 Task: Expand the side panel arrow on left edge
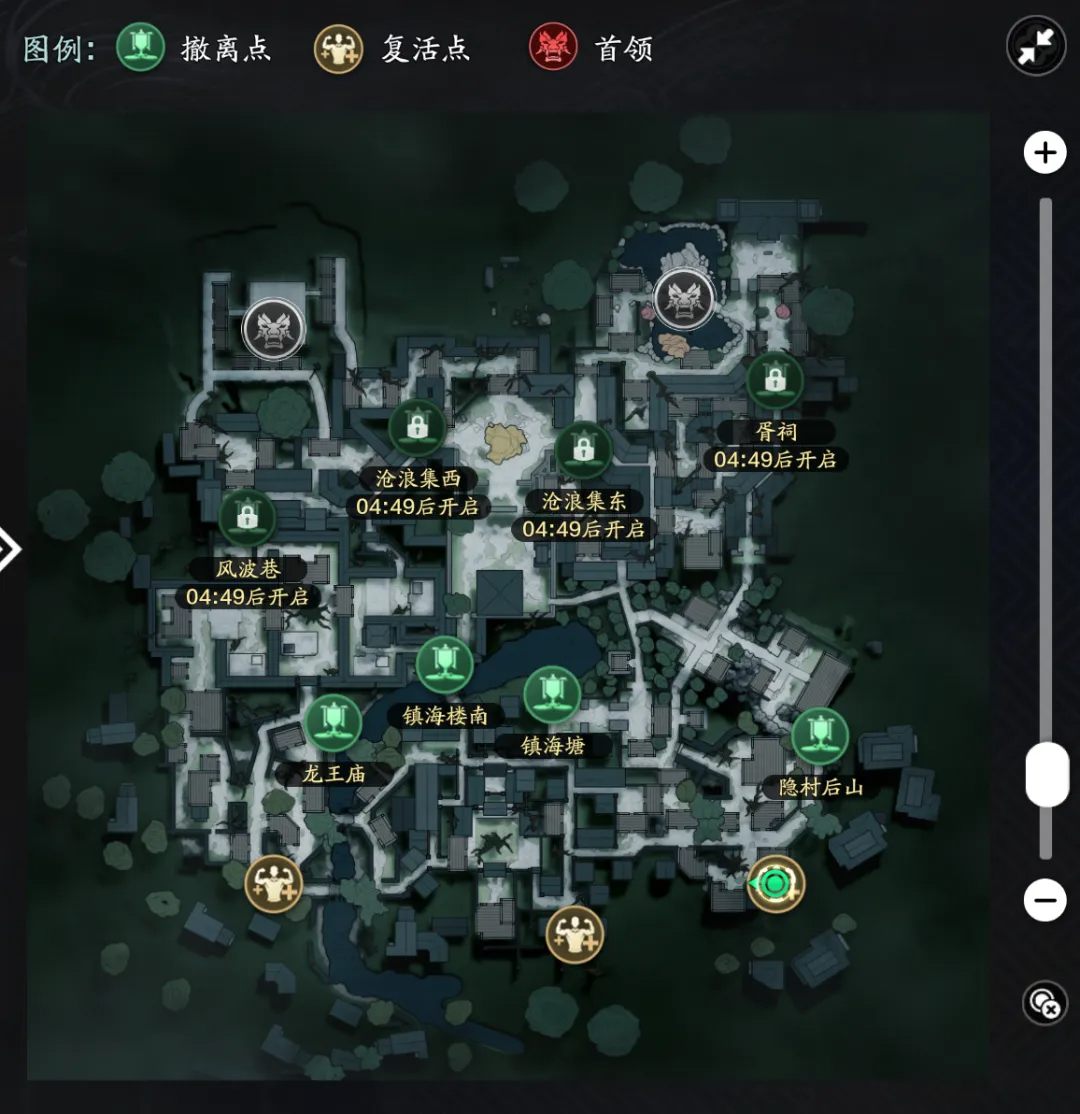tap(8, 548)
